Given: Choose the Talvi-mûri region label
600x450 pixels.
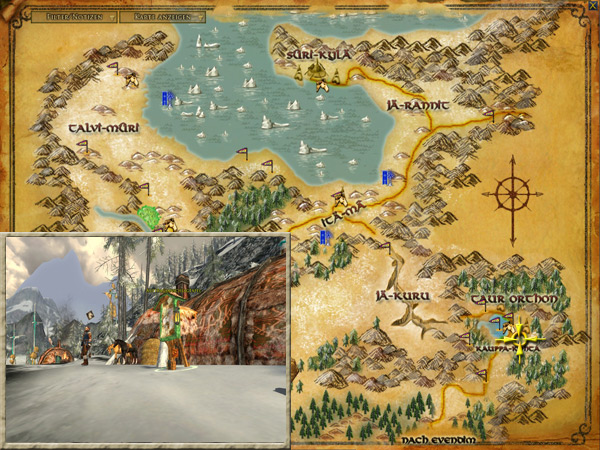Looking at the screenshot, I should 104,128.
